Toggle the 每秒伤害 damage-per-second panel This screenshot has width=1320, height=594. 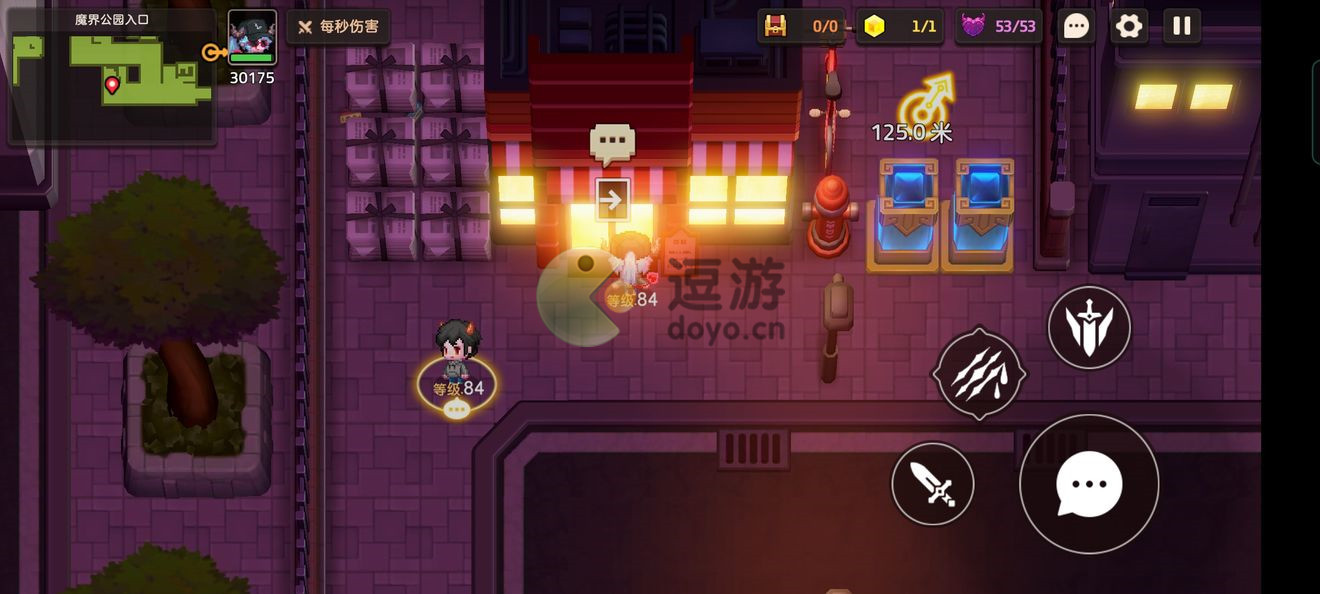[338, 26]
